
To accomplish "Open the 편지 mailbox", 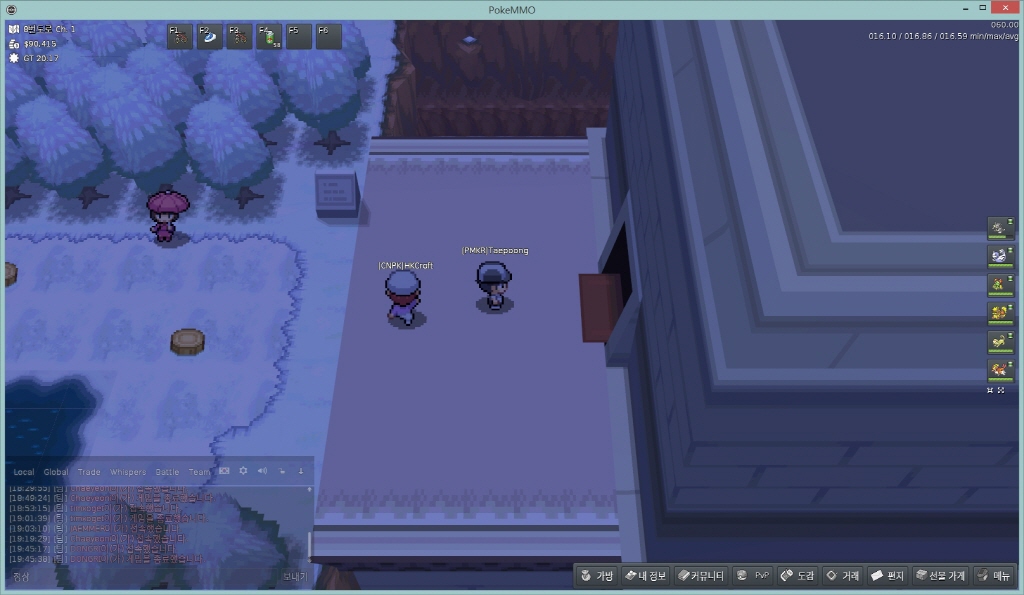I will click(887, 576).
